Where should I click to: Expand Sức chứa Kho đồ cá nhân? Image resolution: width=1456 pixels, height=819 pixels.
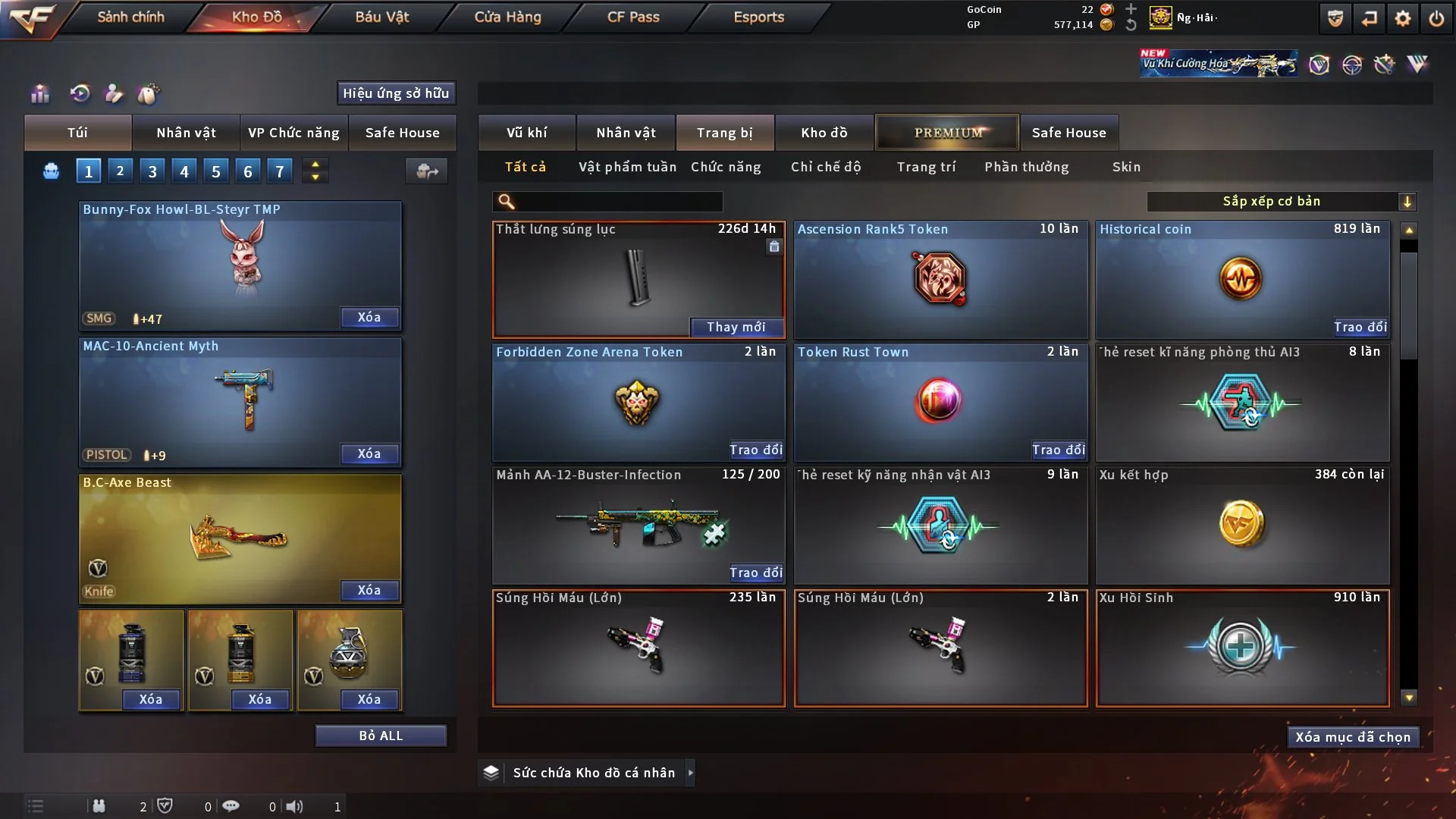coord(690,773)
